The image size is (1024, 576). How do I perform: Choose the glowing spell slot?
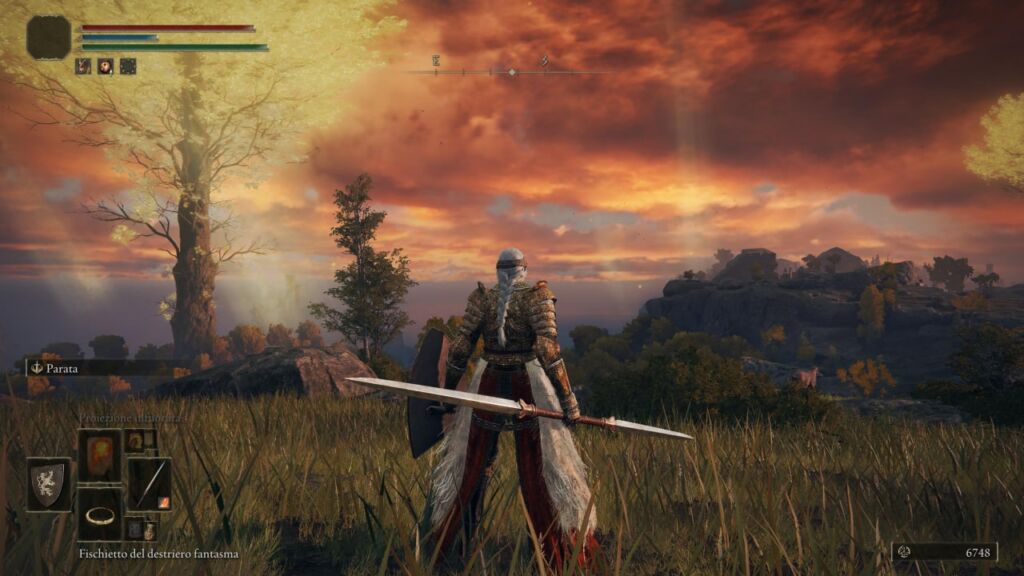(x=99, y=455)
